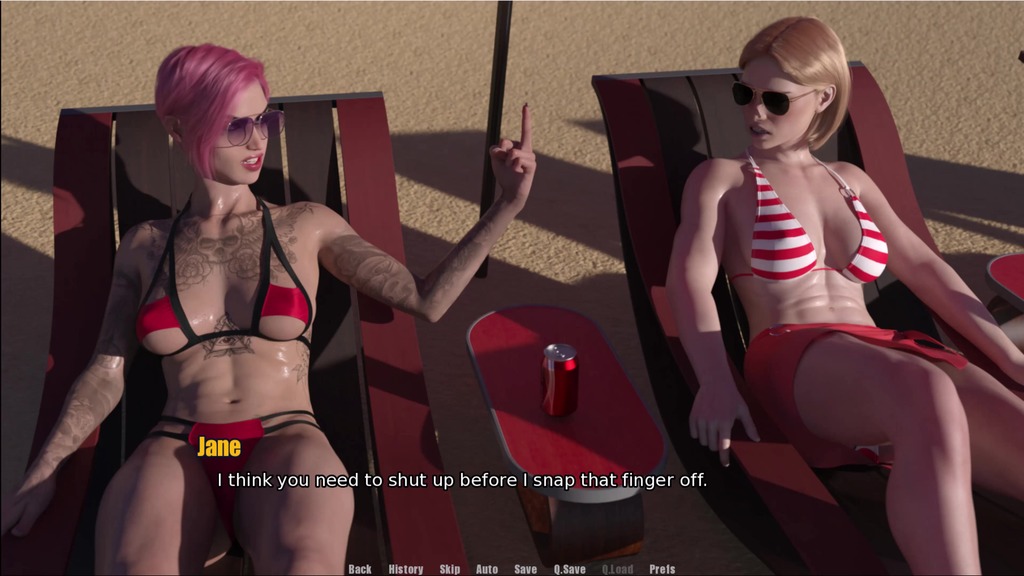
Task: Go back one line with Back
Action: [x=360, y=569]
